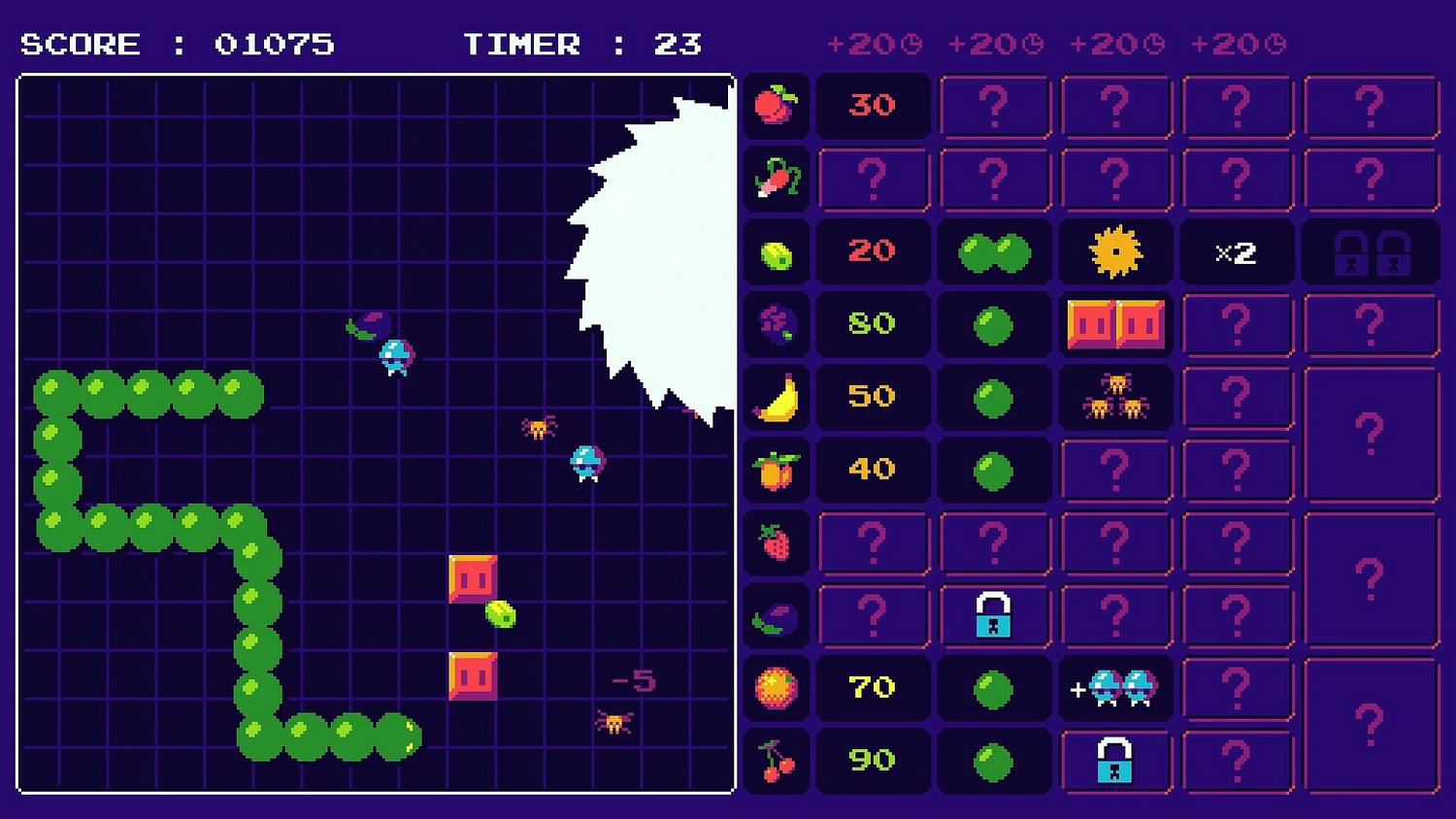Image resolution: width=1456 pixels, height=819 pixels.
Task: Click the apple's 30 points cell
Action: [x=873, y=105]
